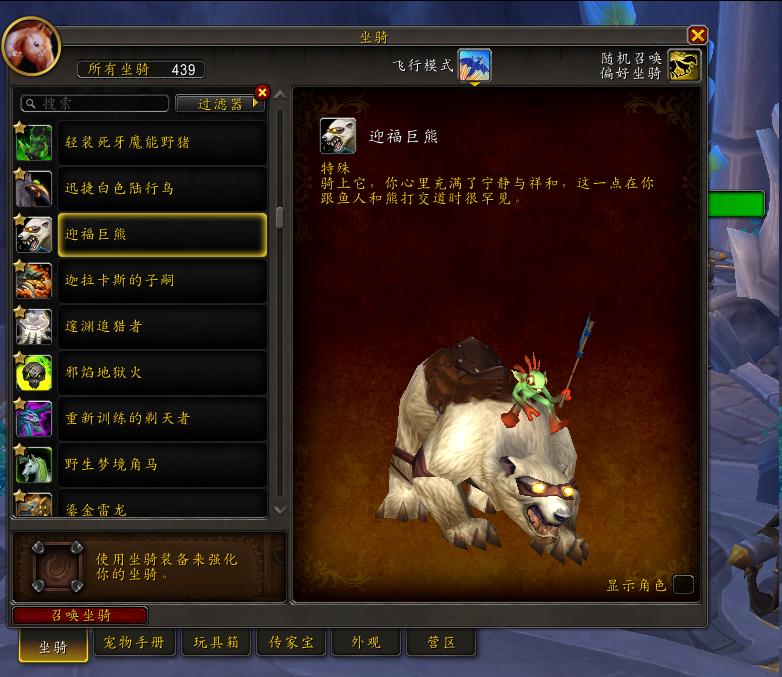Click the mount equipment slot

58,566
